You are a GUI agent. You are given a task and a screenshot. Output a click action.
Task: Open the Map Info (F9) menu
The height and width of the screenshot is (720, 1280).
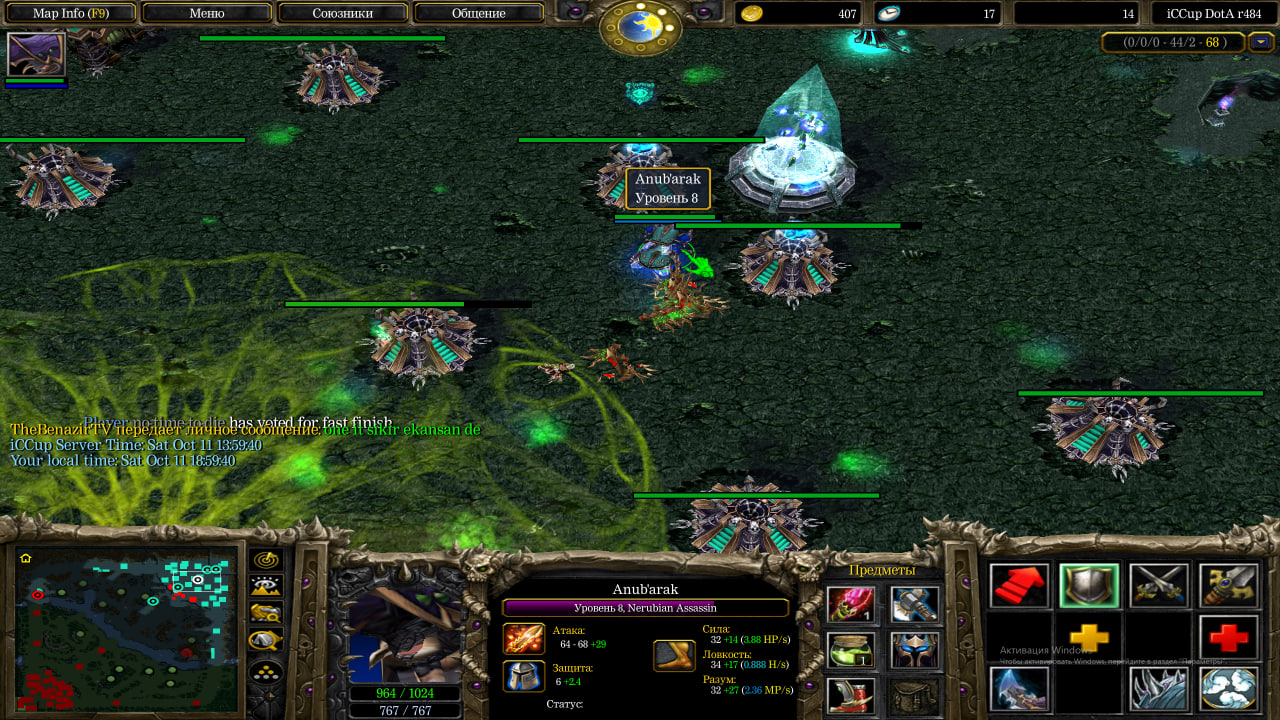coord(70,13)
